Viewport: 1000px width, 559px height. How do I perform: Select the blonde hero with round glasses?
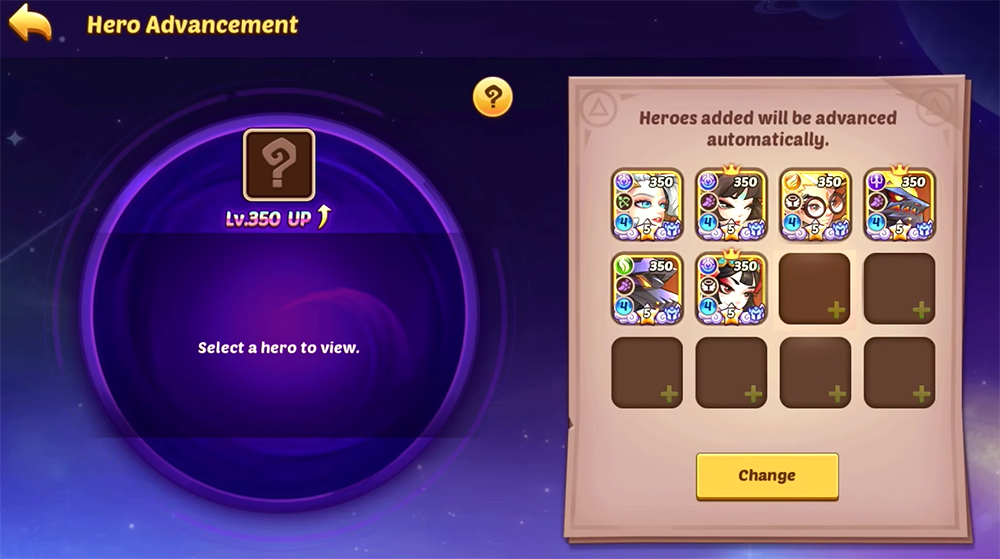[815, 204]
